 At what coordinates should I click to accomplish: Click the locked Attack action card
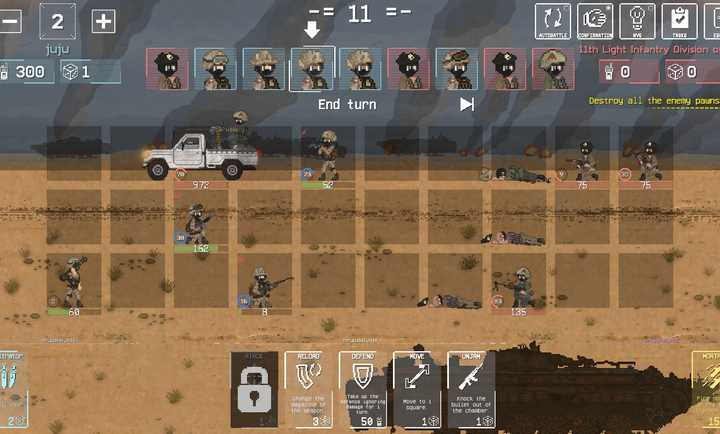point(253,390)
